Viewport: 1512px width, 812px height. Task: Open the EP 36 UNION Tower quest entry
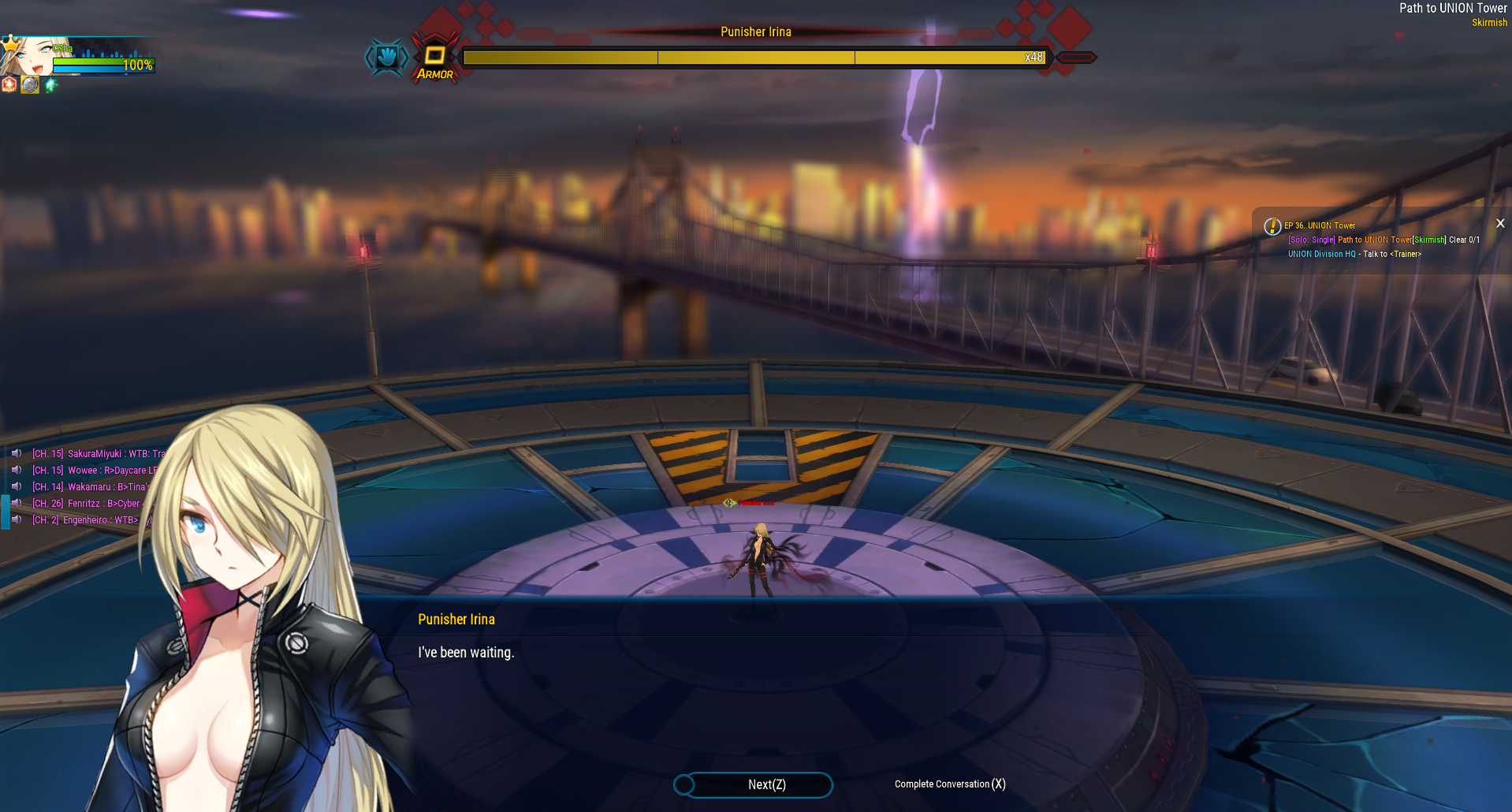point(1320,225)
